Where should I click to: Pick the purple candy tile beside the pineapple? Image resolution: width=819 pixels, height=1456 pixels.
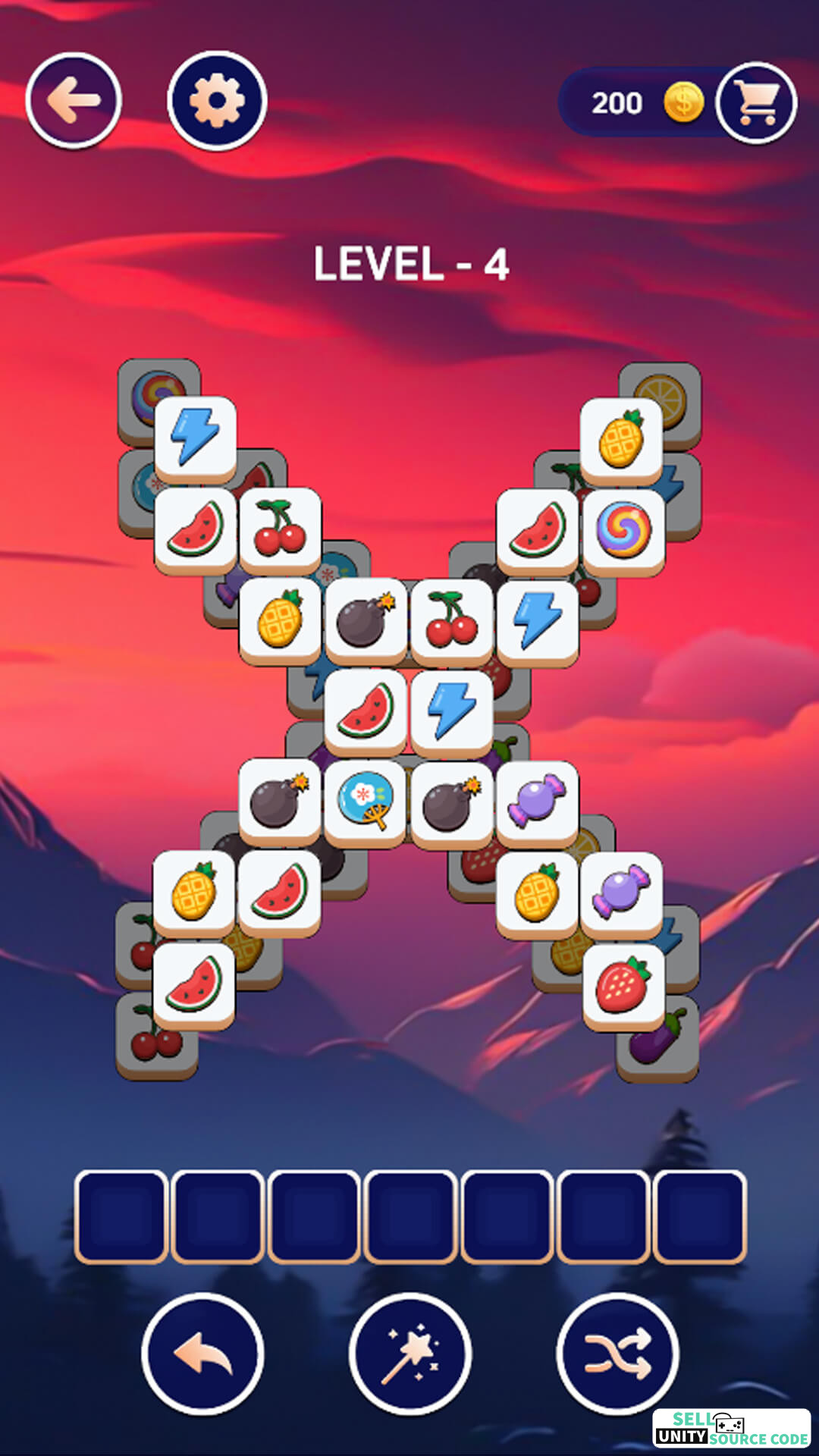click(x=621, y=892)
